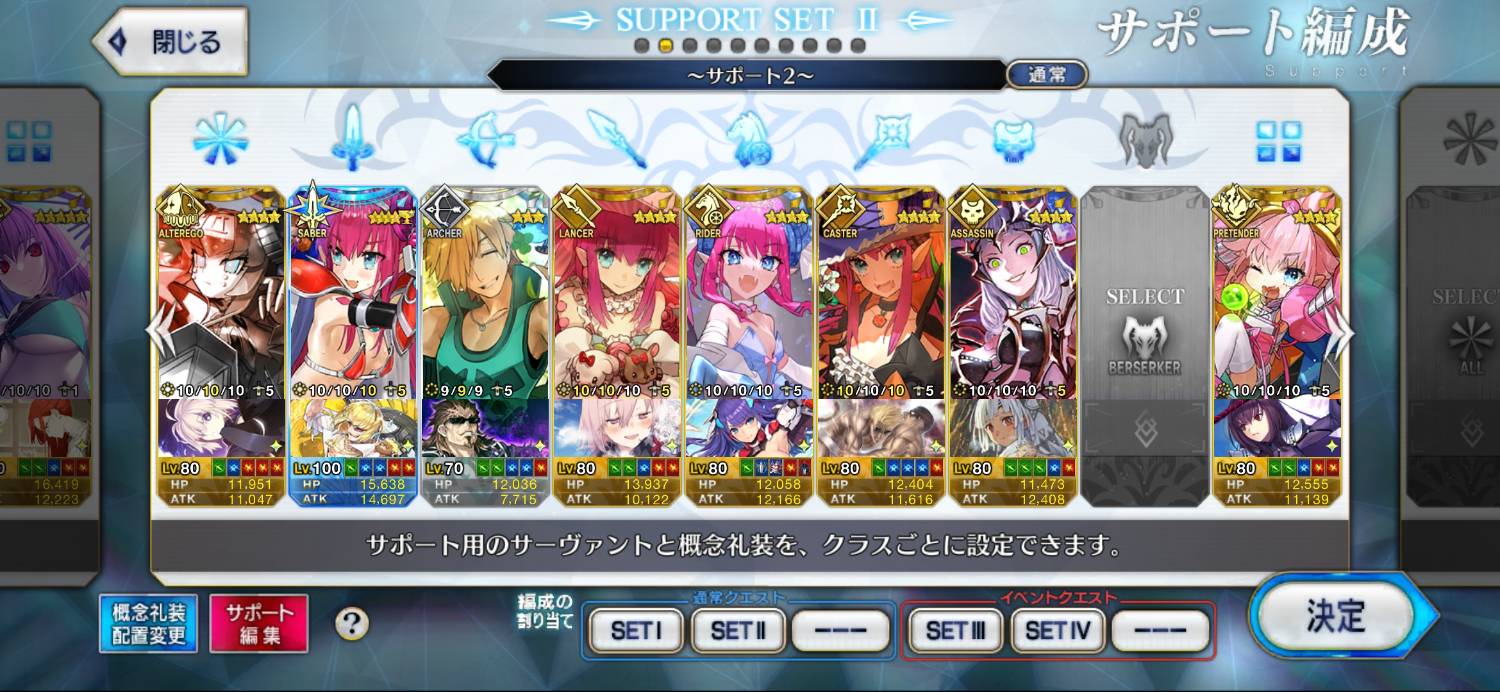The height and width of the screenshot is (692, 1500).
Task: Select the level 100 Saber servant card
Action: [x=352, y=300]
